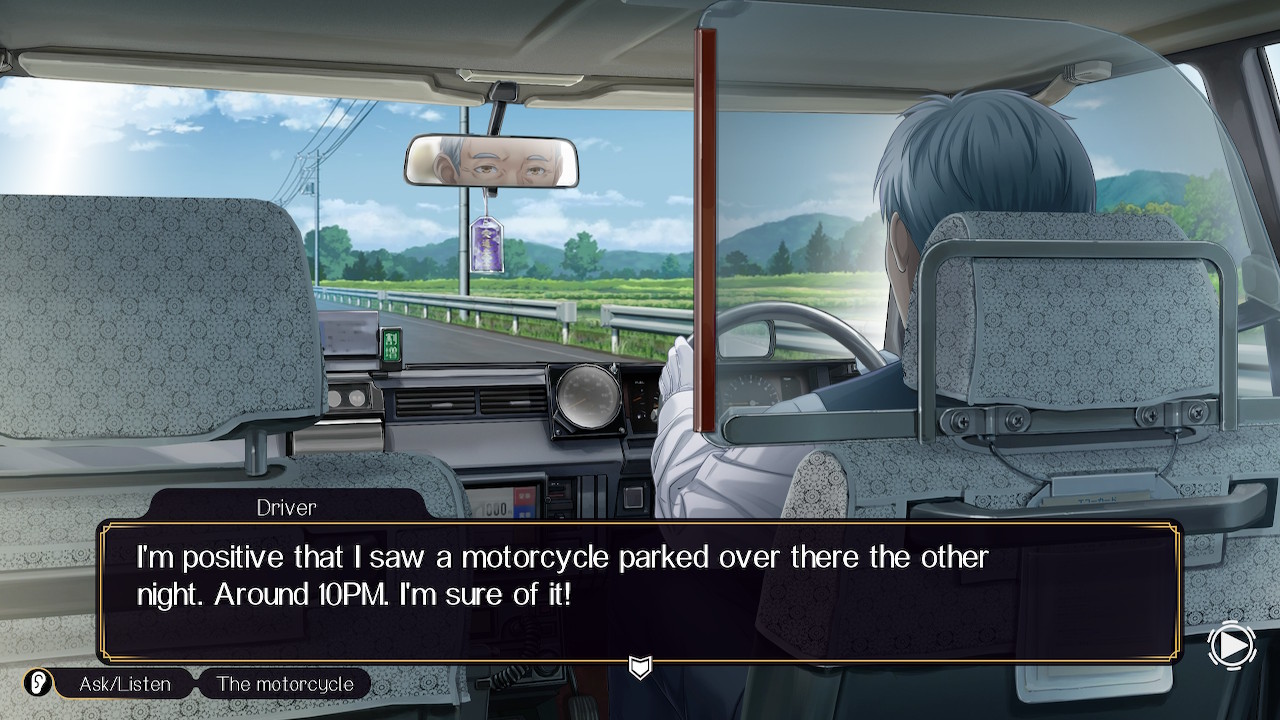
Task: Select the Ask/Listen command label
Action: coord(124,684)
